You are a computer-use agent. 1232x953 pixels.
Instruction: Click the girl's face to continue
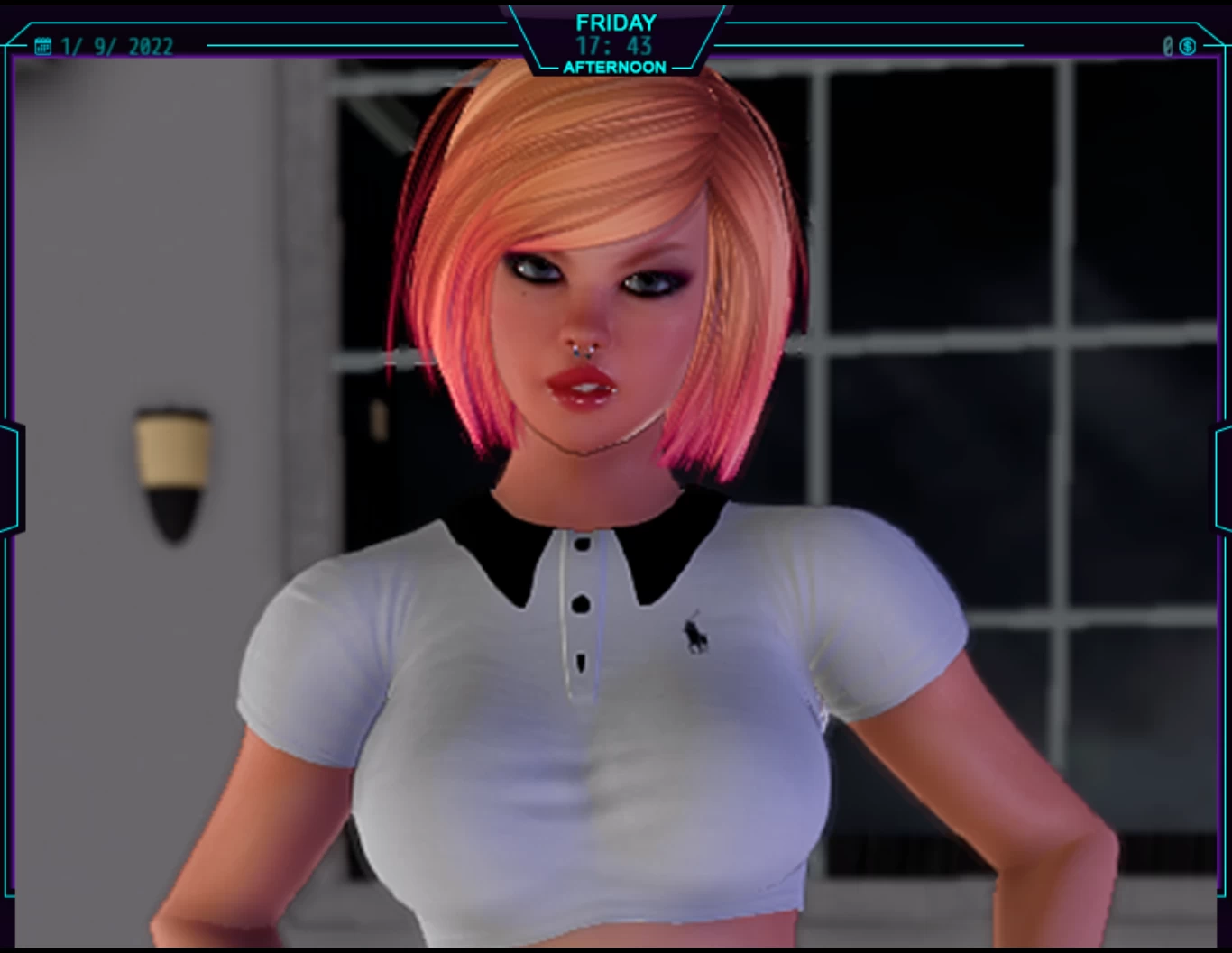pos(586,316)
